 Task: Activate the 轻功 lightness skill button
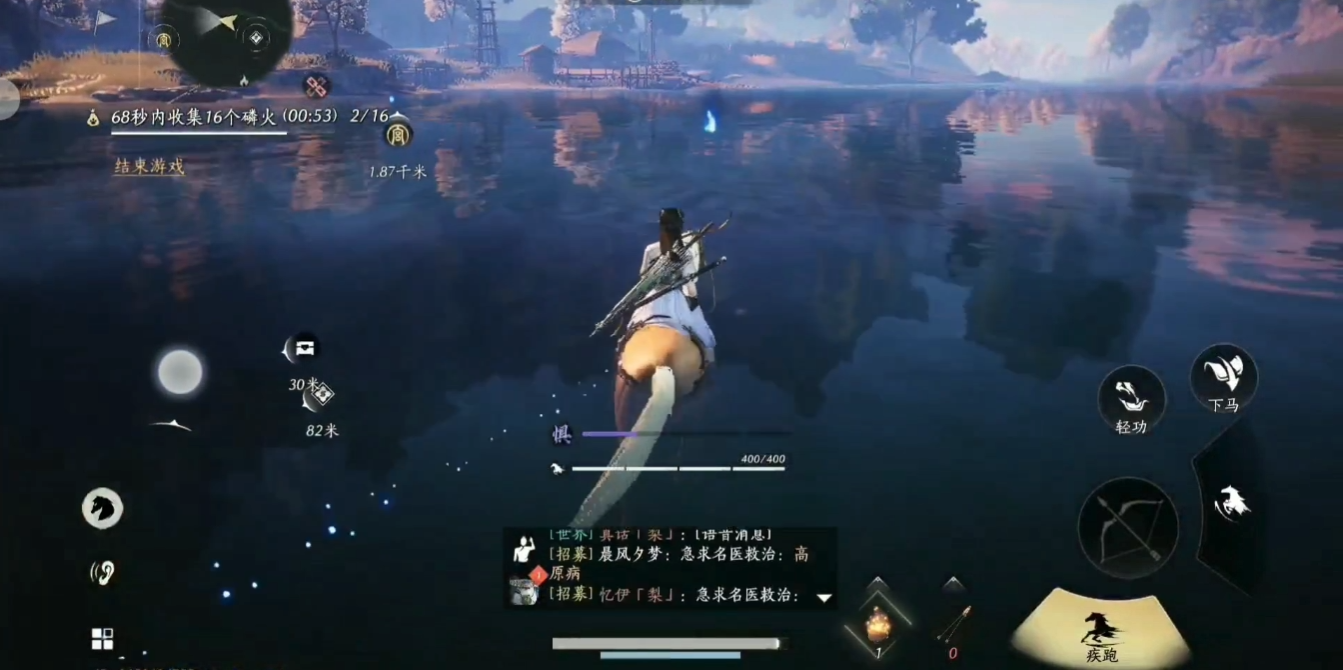pos(1131,400)
